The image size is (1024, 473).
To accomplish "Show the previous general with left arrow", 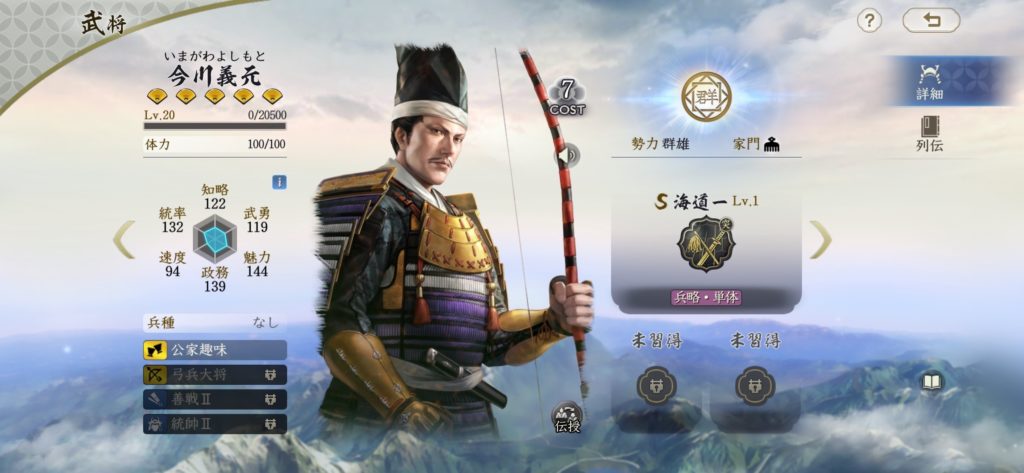I will [x=124, y=239].
